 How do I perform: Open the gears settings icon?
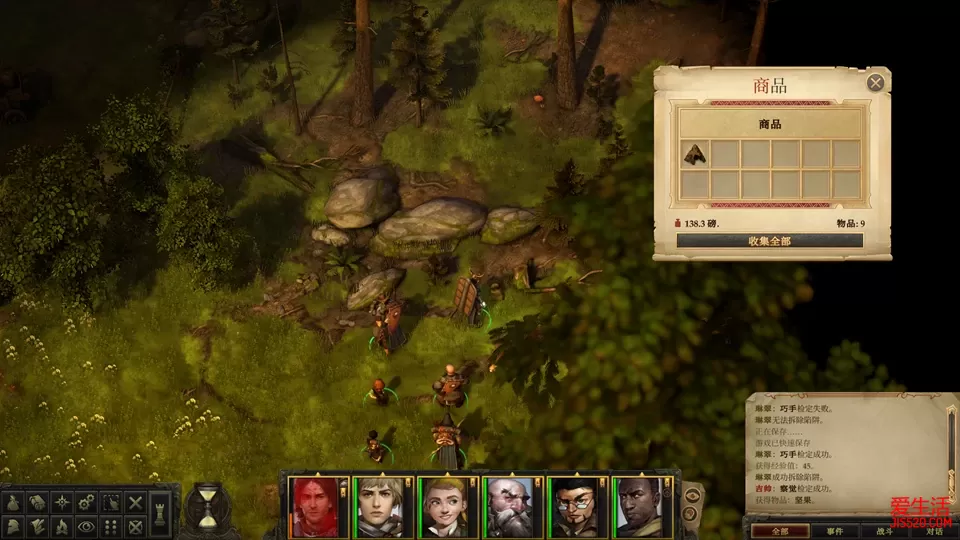87,502
